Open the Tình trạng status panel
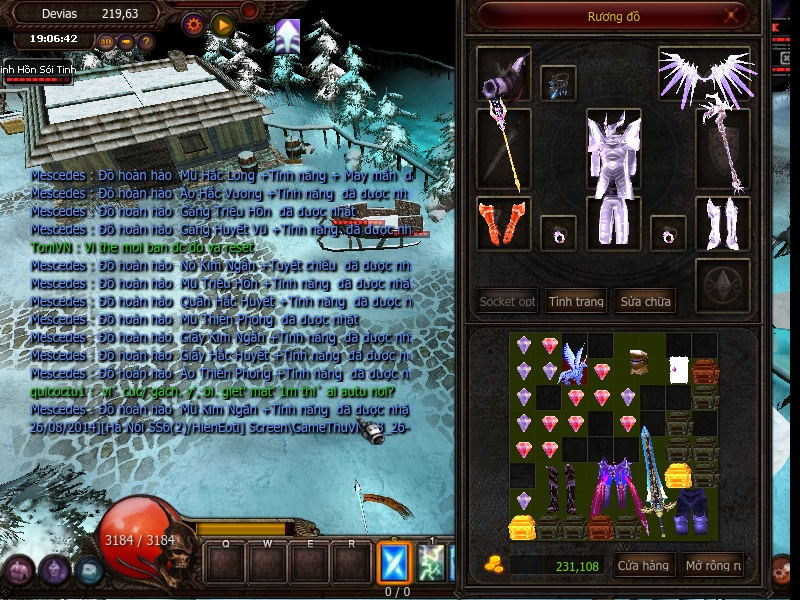Screen dimensions: 800x600 (576, 301)
